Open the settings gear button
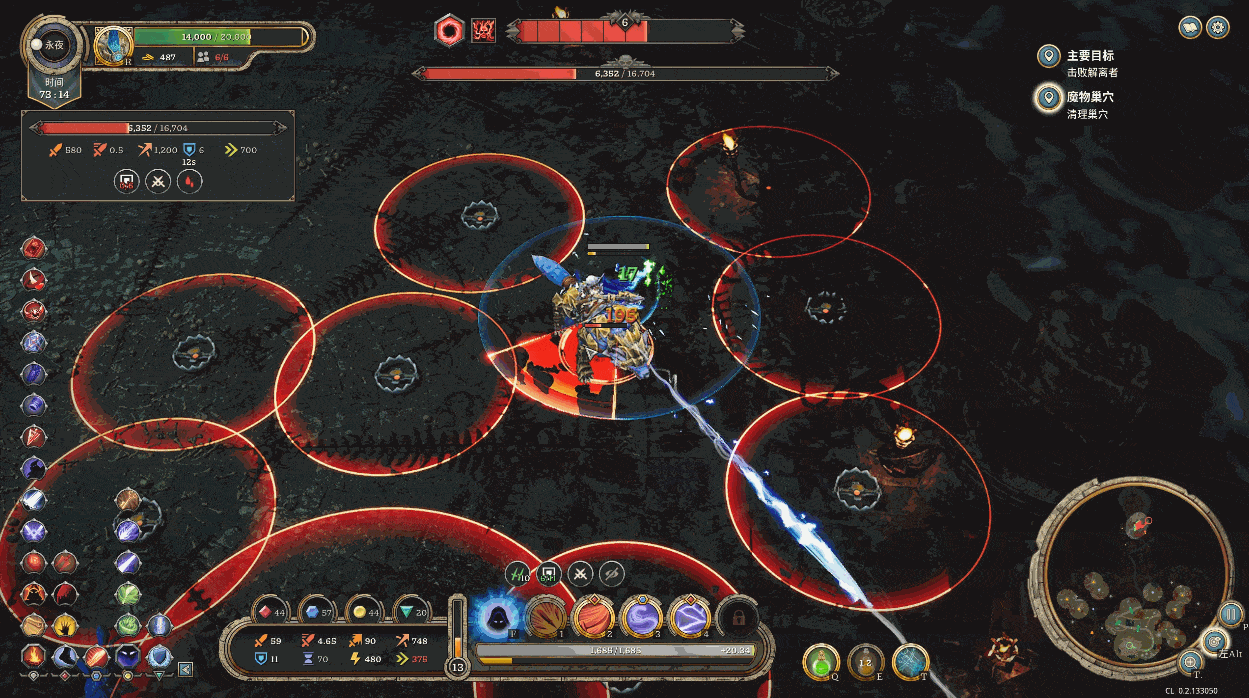The image size is (1249, 698). pos(1217,28)
